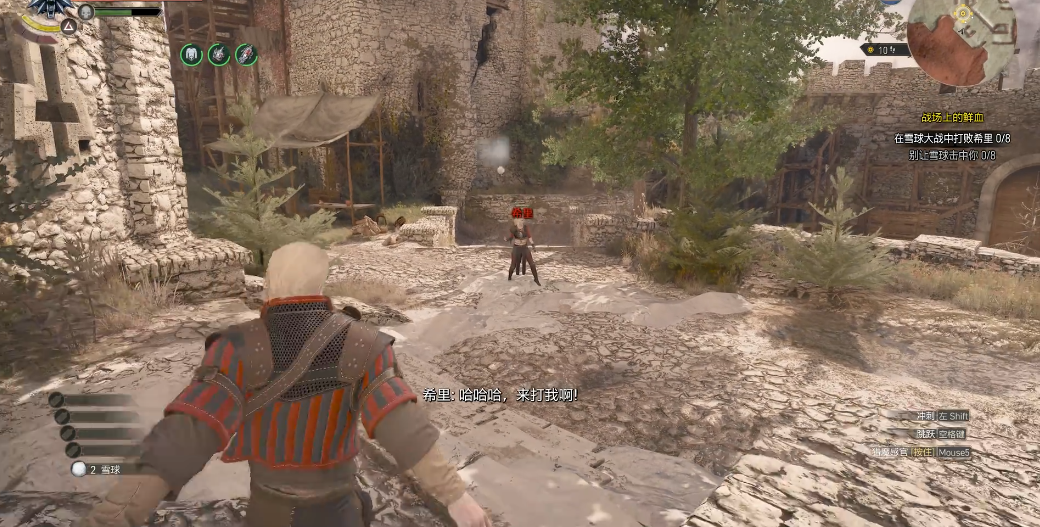Click the yellow quest title text
1040x527 pixels.
pyautogui.click(x=951, y=118)
